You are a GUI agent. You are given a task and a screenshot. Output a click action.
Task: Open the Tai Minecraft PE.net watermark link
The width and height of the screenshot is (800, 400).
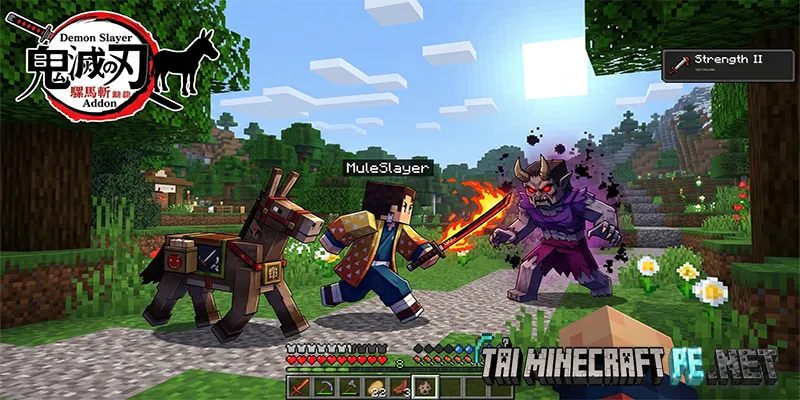tap(632, 367)
